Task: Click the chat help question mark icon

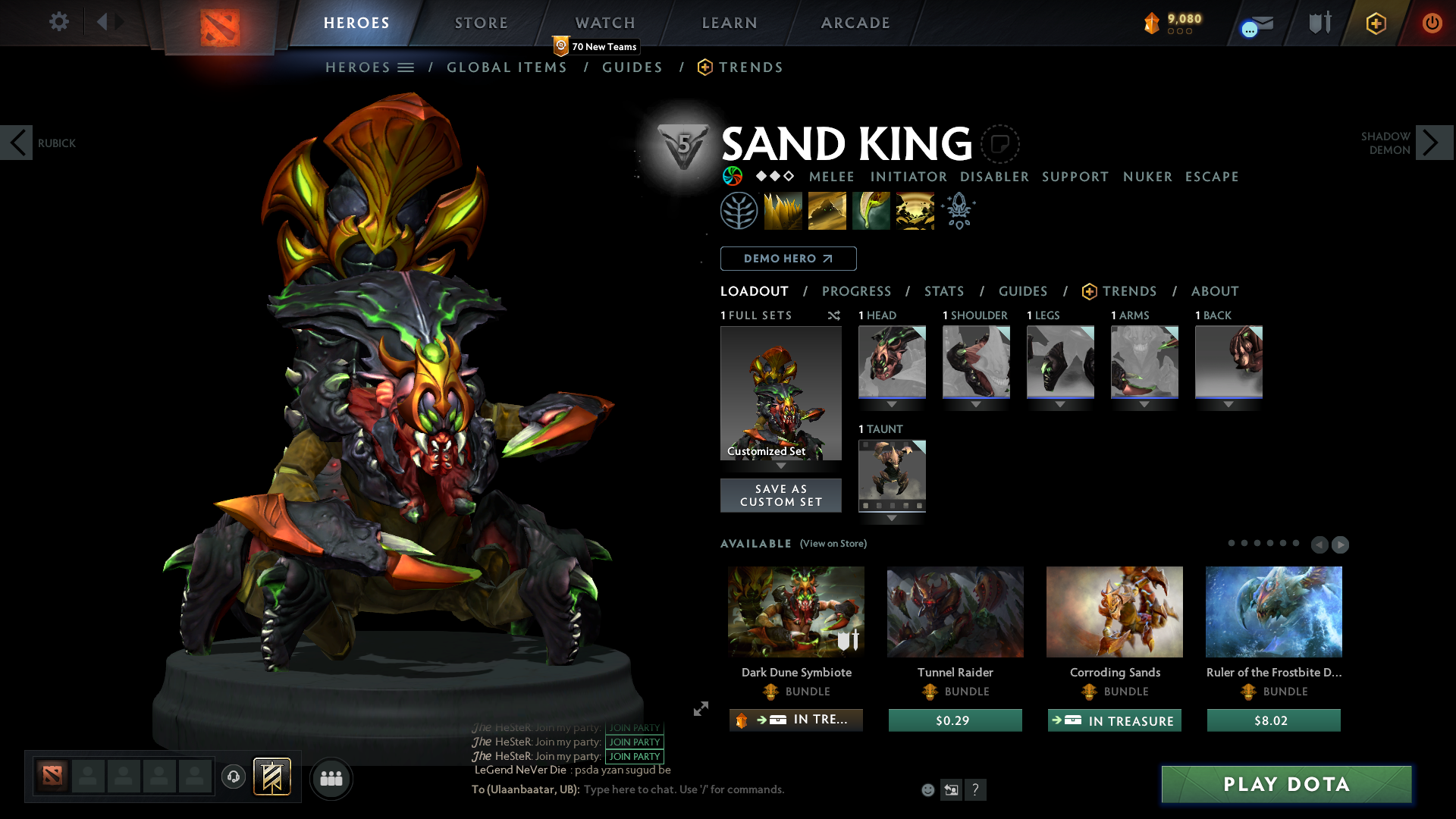Action: pos(976,789)
